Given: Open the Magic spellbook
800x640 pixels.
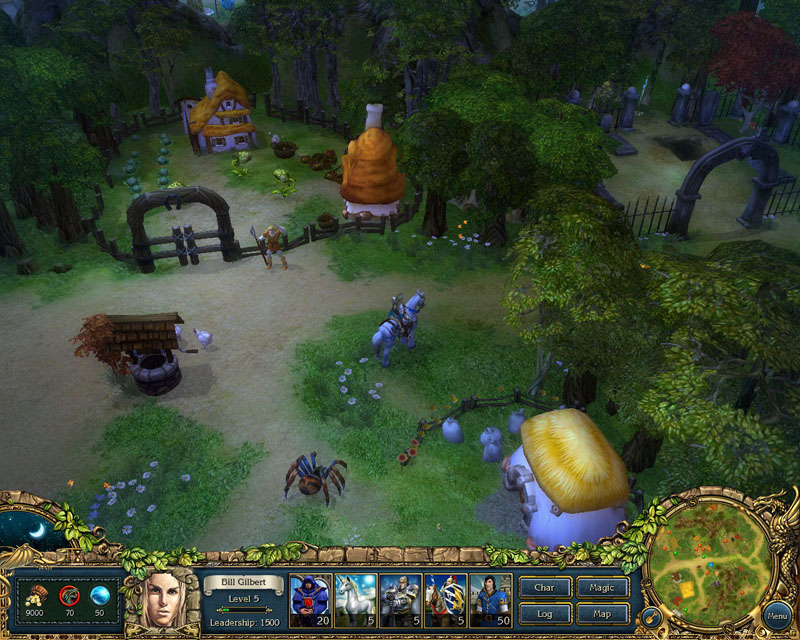Looking at the screenshot, I should [603, 587].
